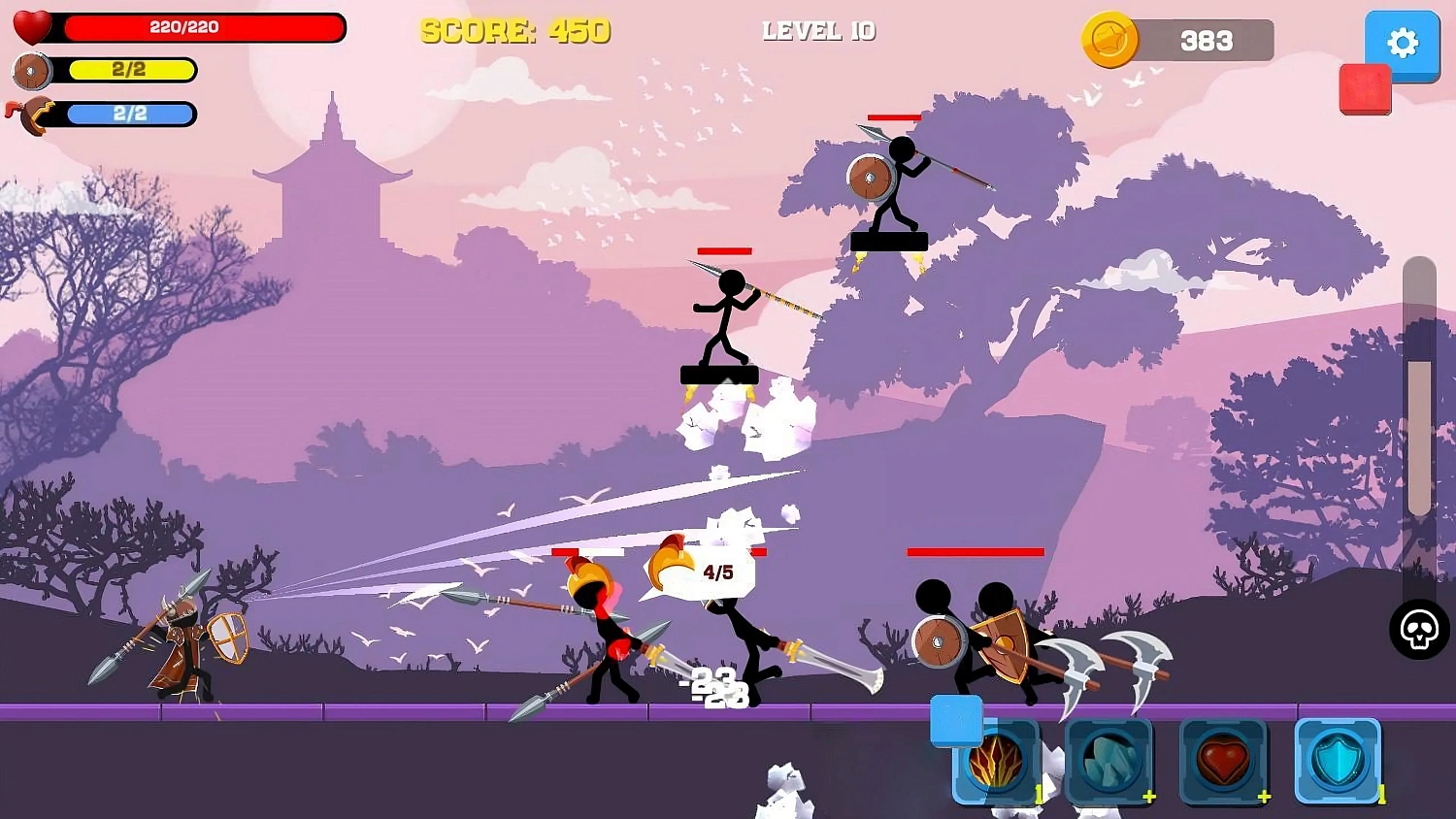Click the shield icon beside the yellow 2/2 bar
The image size is (1456, 819).
point(28,71)
